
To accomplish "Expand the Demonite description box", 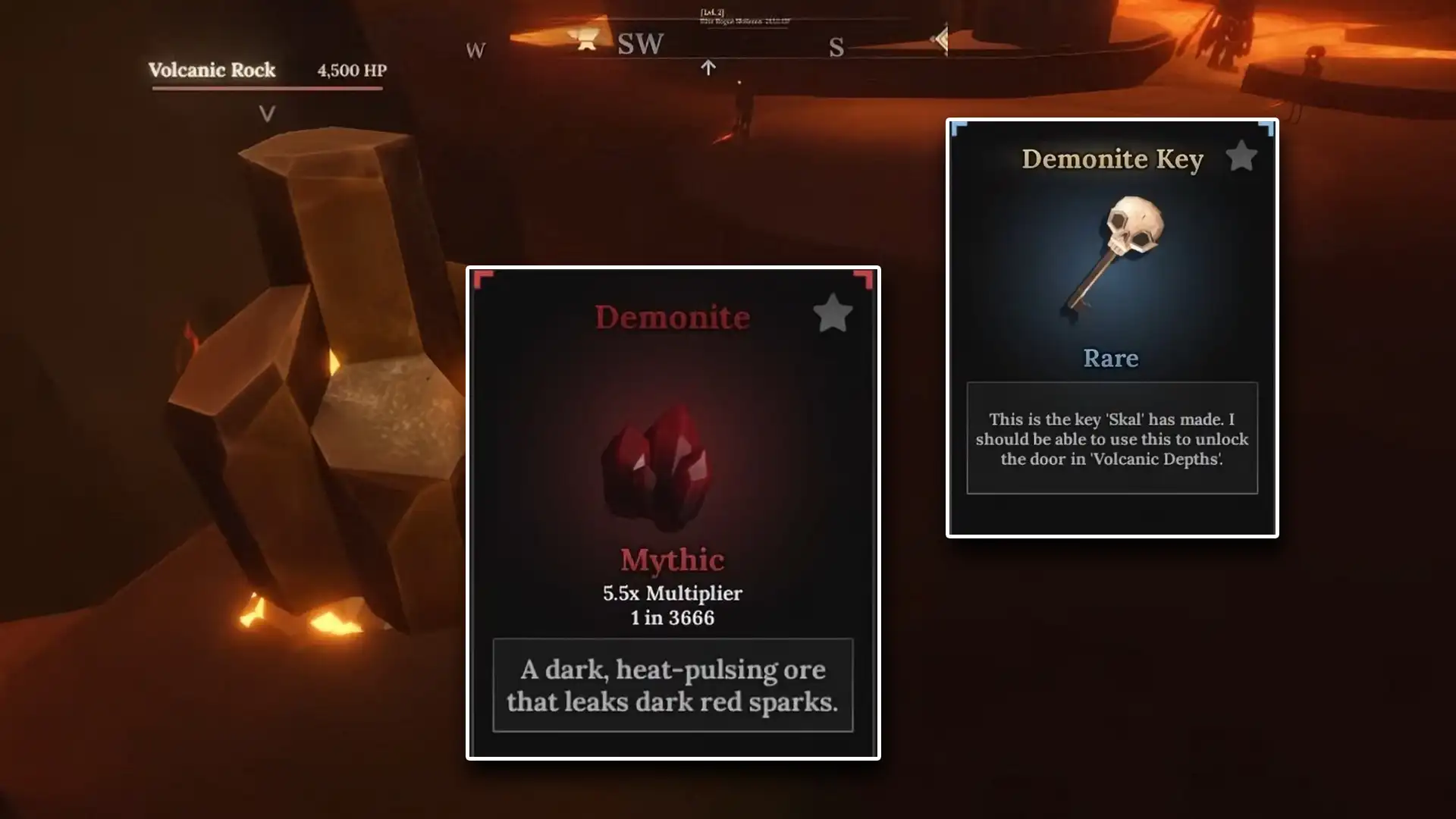I will (672, 685).
